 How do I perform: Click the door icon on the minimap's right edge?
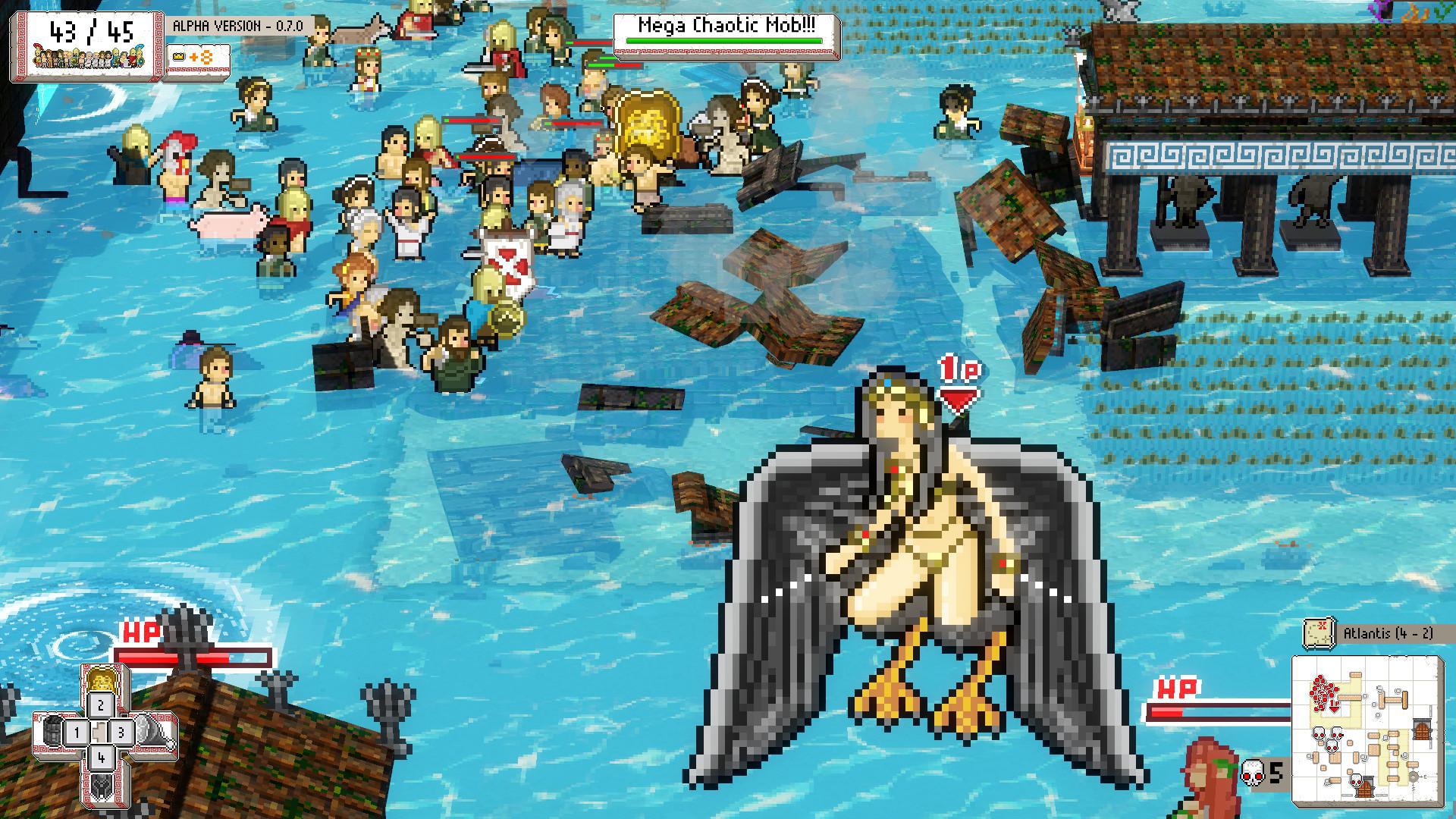(x=1423, y=730)
